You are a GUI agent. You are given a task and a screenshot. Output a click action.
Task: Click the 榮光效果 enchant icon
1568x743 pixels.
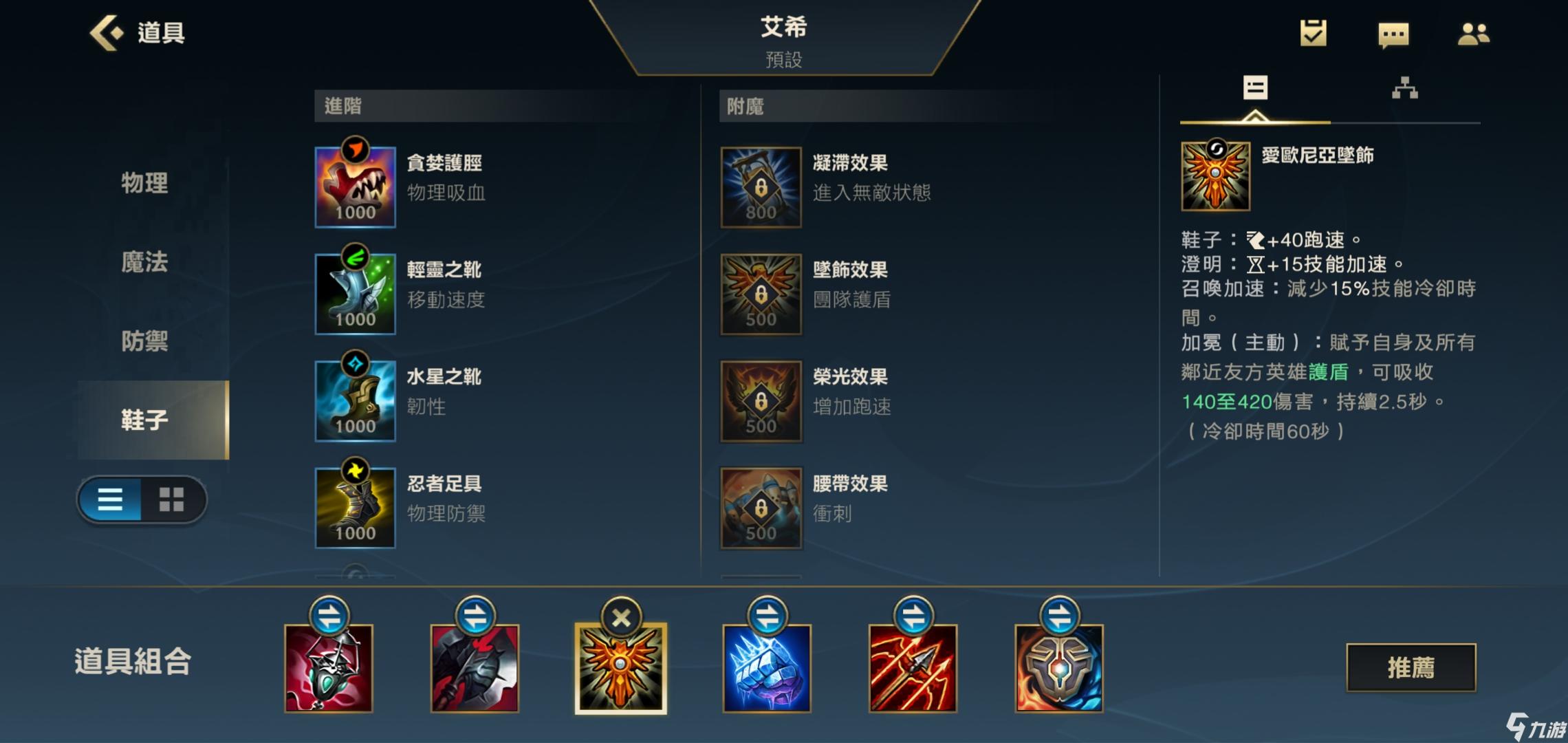point(761,399)
